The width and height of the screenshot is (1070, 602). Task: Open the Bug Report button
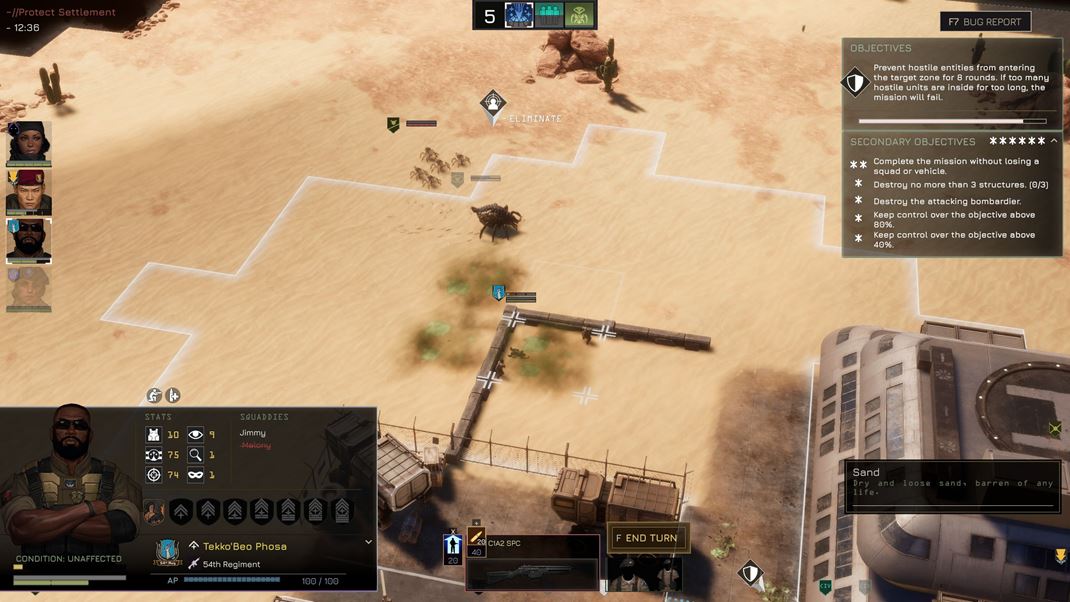pyautogui.click(x=985, y=21)
